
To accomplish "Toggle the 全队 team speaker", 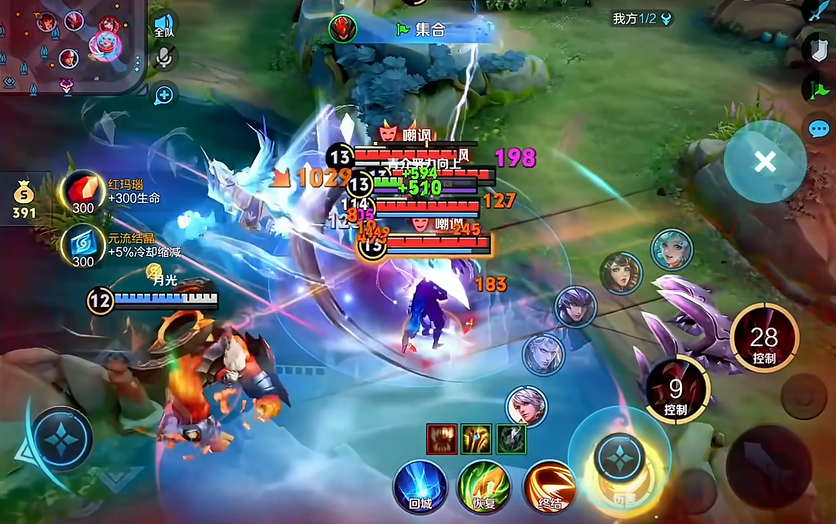I will [164, 26].
